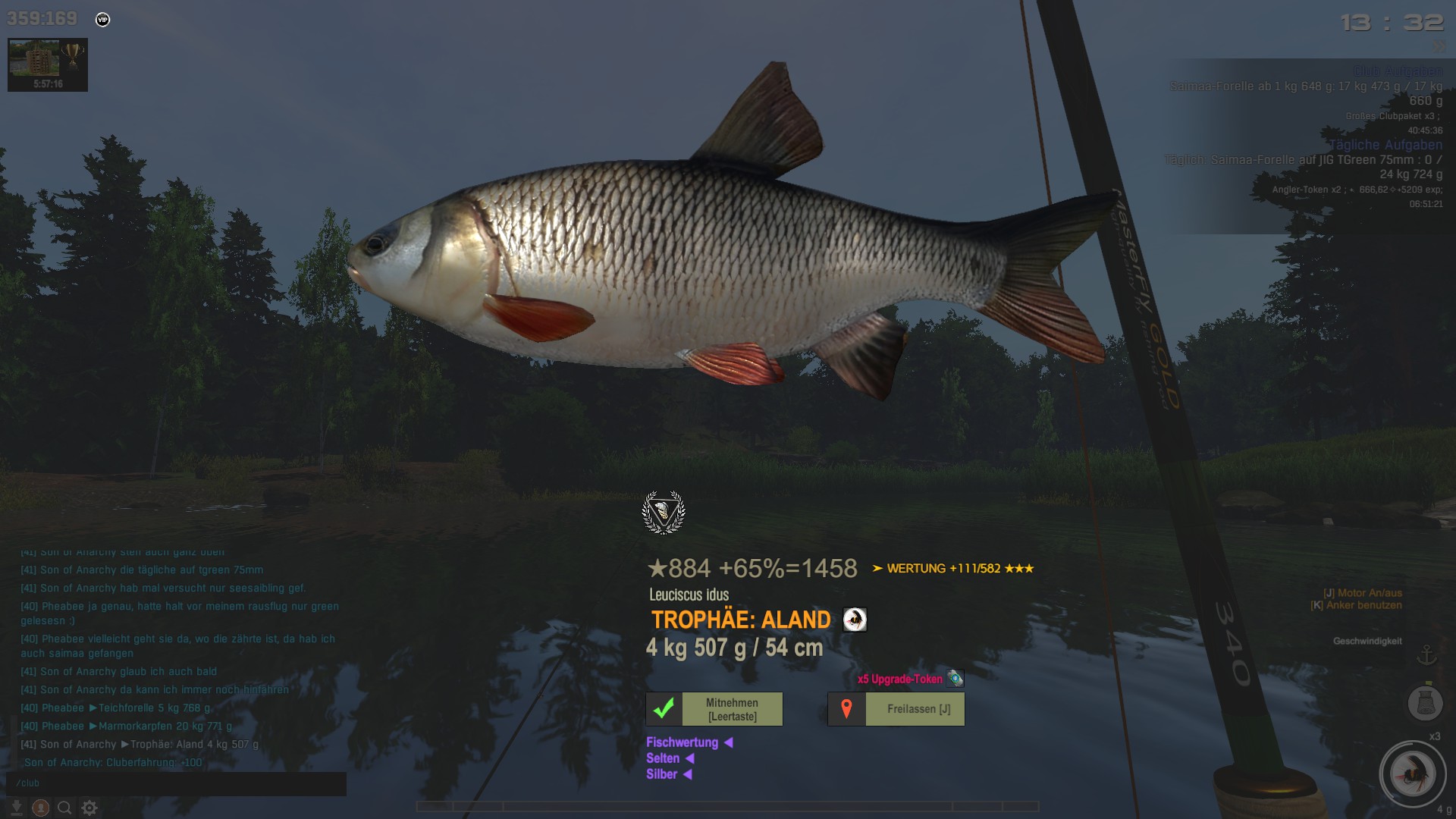Click the download arrow chat icon
1456x819 pixels.
[17, 808]
